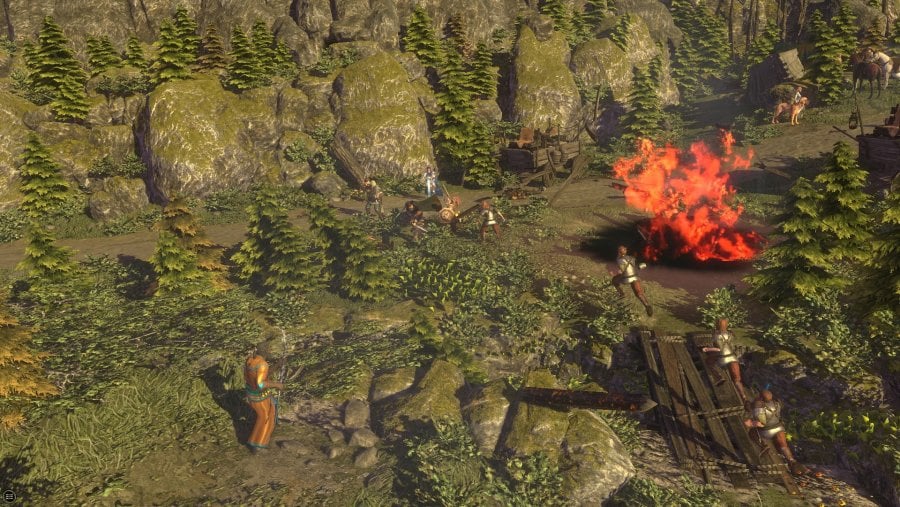Open the circular hamburger menu button
The height and width of the screenshot is (507, 900).
point(8,495)
